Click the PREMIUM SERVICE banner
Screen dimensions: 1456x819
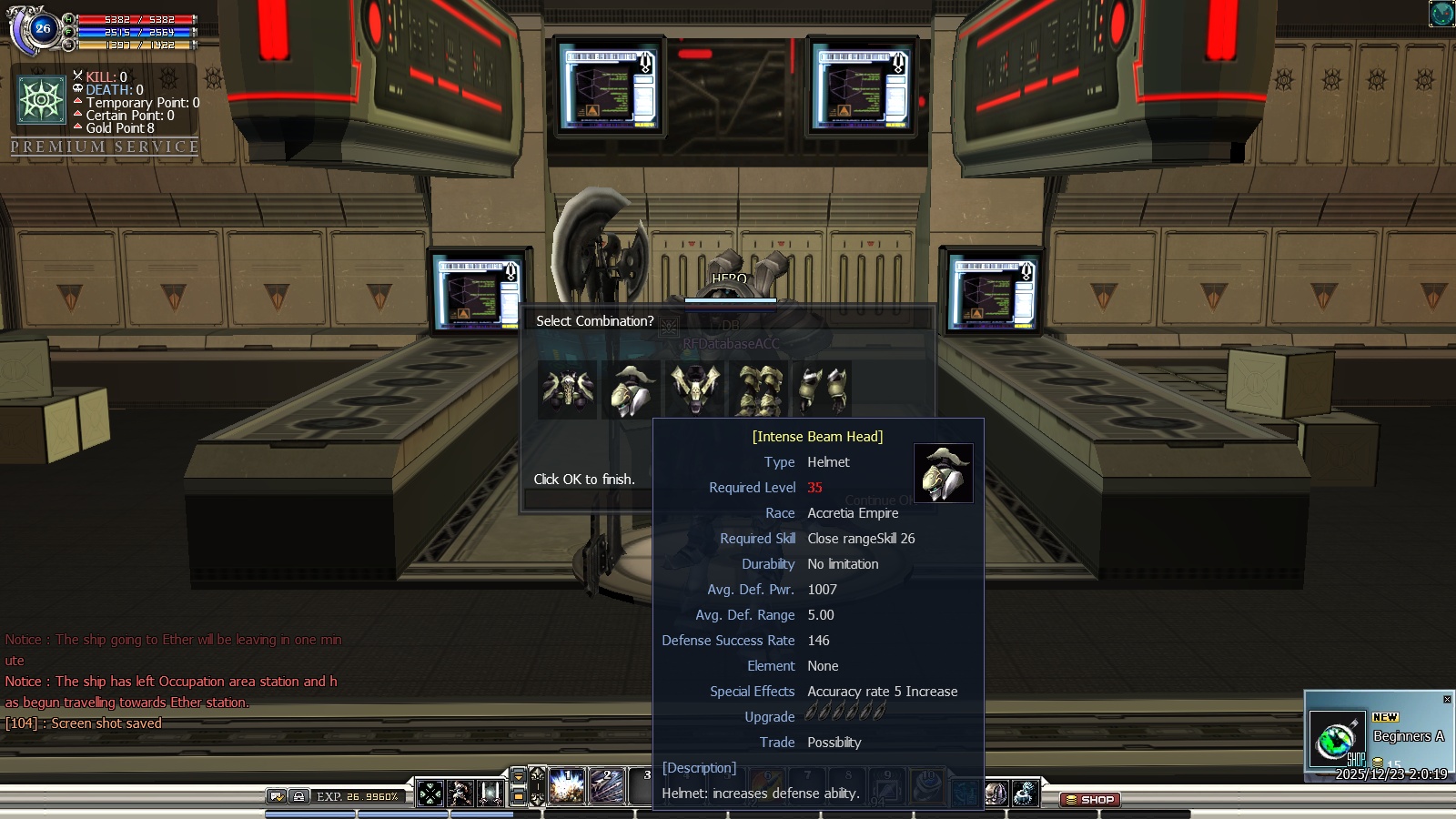coord(105,147)
